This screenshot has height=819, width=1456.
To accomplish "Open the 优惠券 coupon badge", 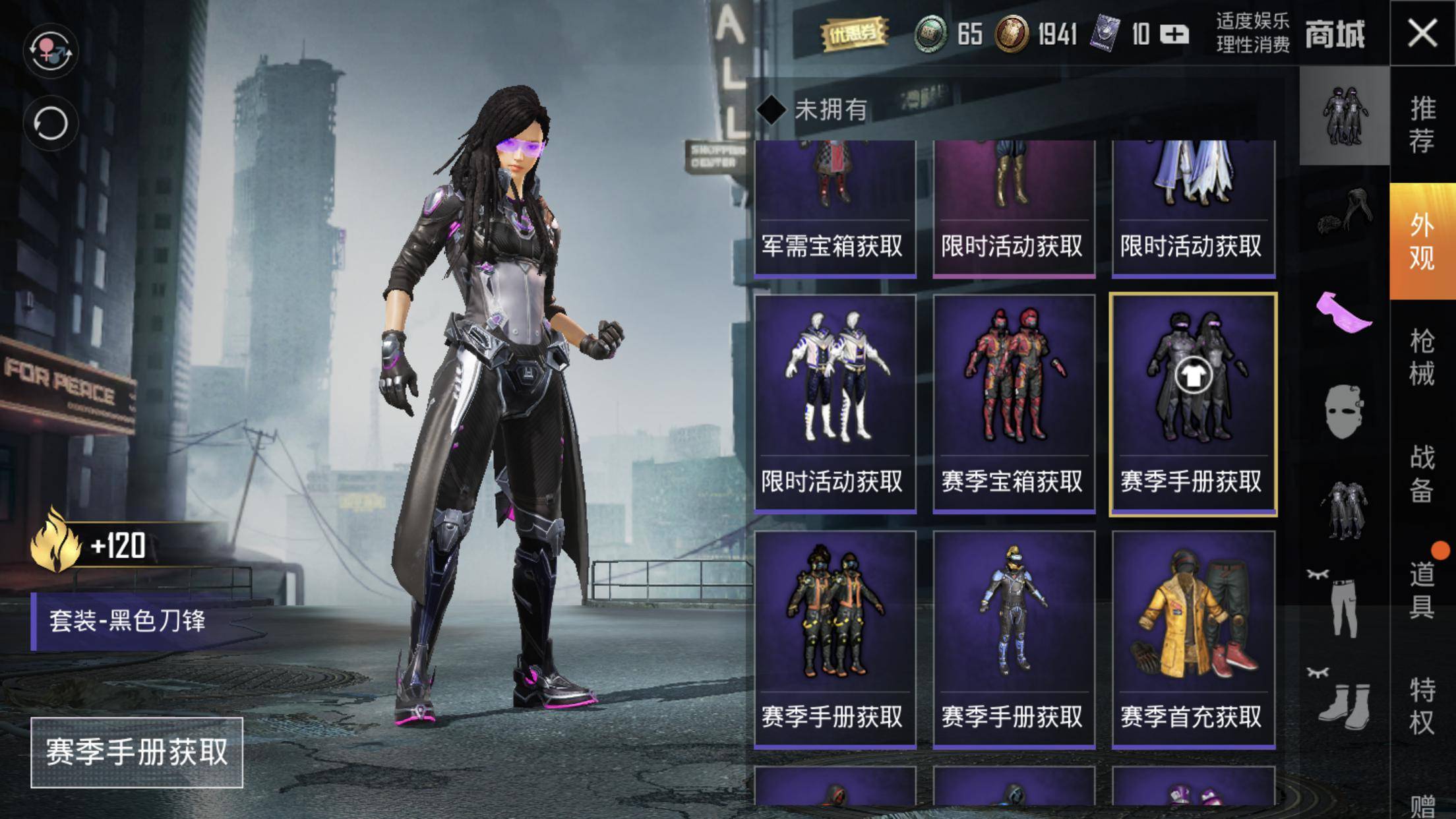I will [x=854, y=33].
